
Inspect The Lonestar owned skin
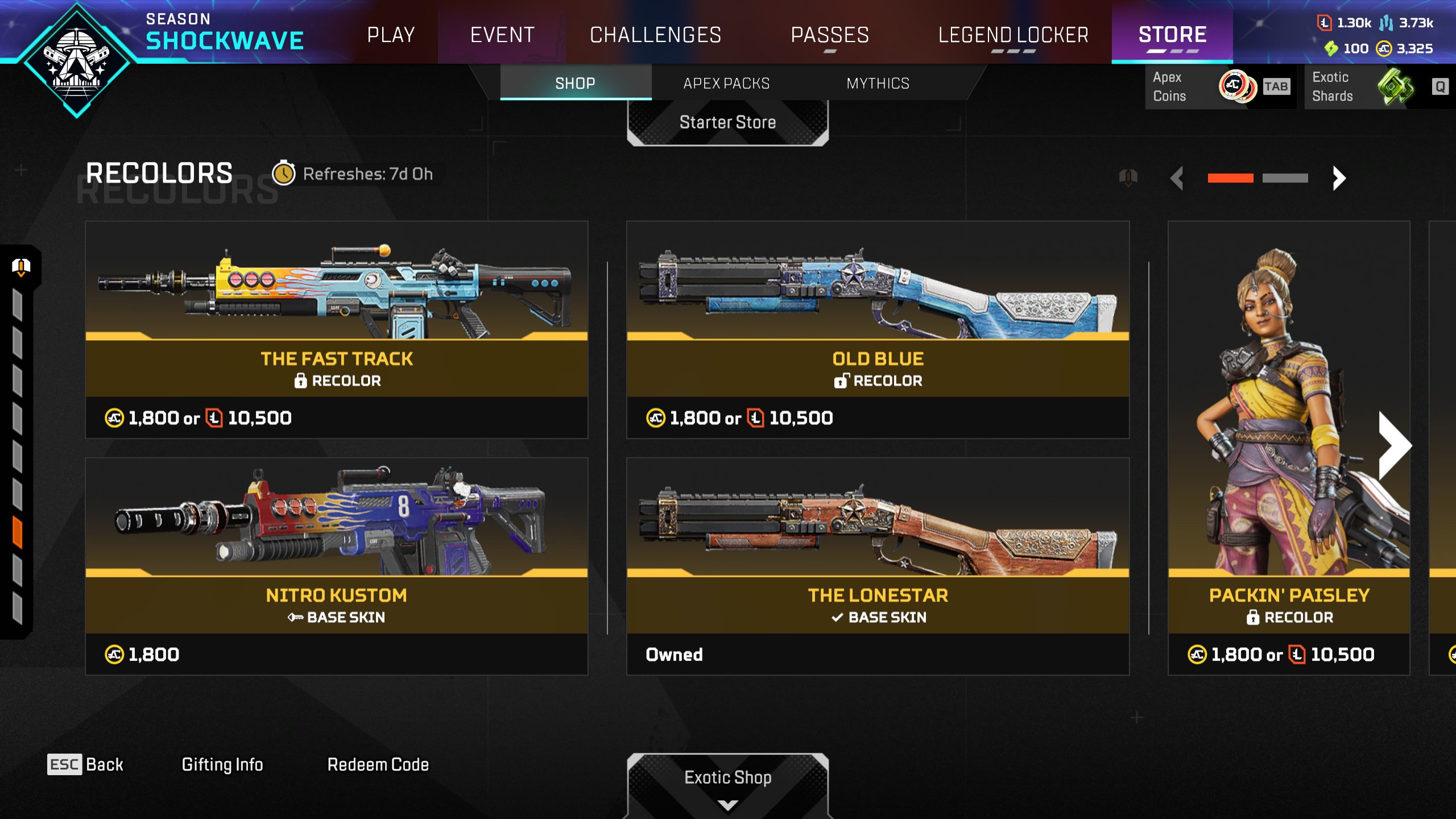tap(878, 566)
